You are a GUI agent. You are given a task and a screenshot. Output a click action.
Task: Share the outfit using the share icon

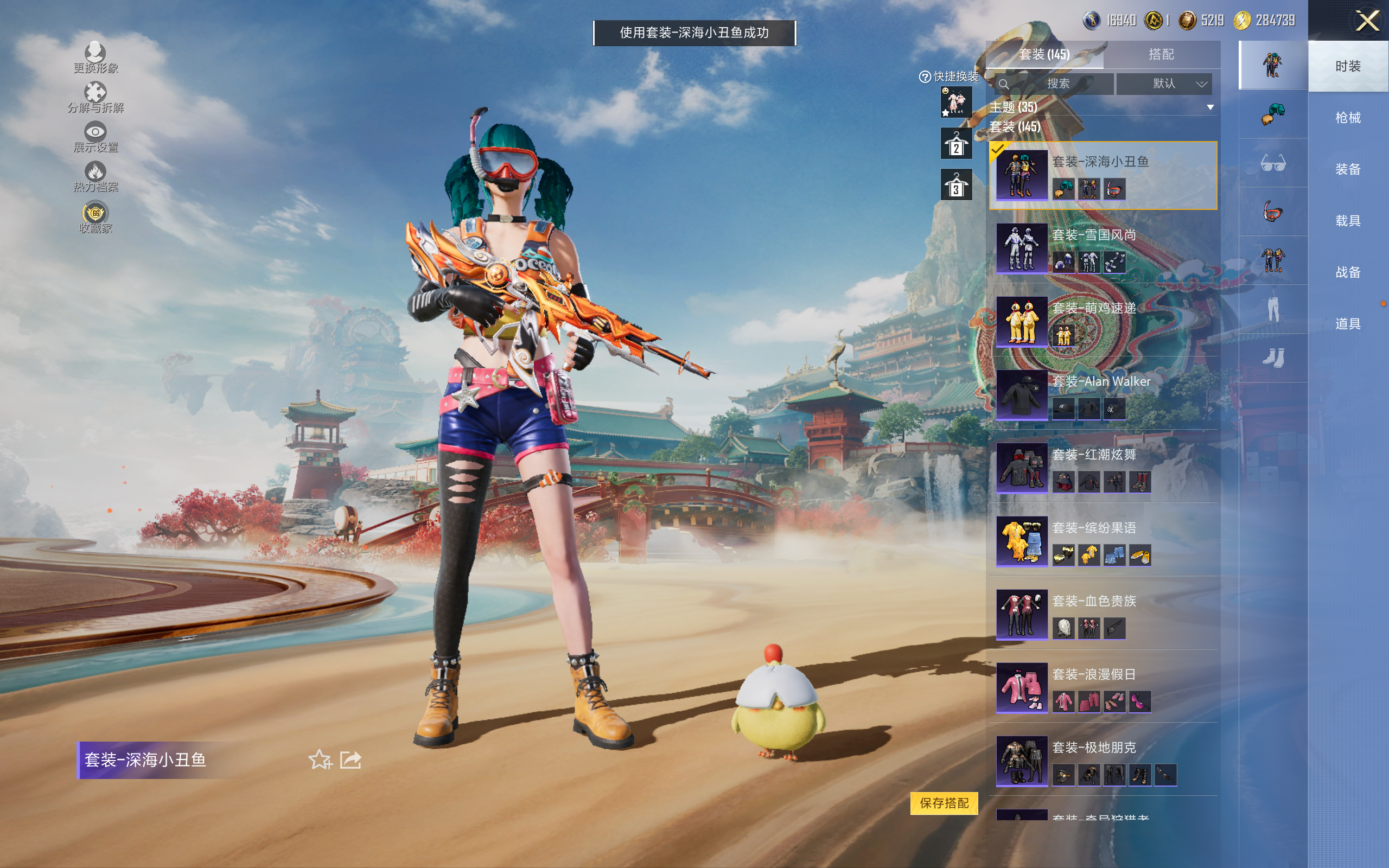coord(351,759)
